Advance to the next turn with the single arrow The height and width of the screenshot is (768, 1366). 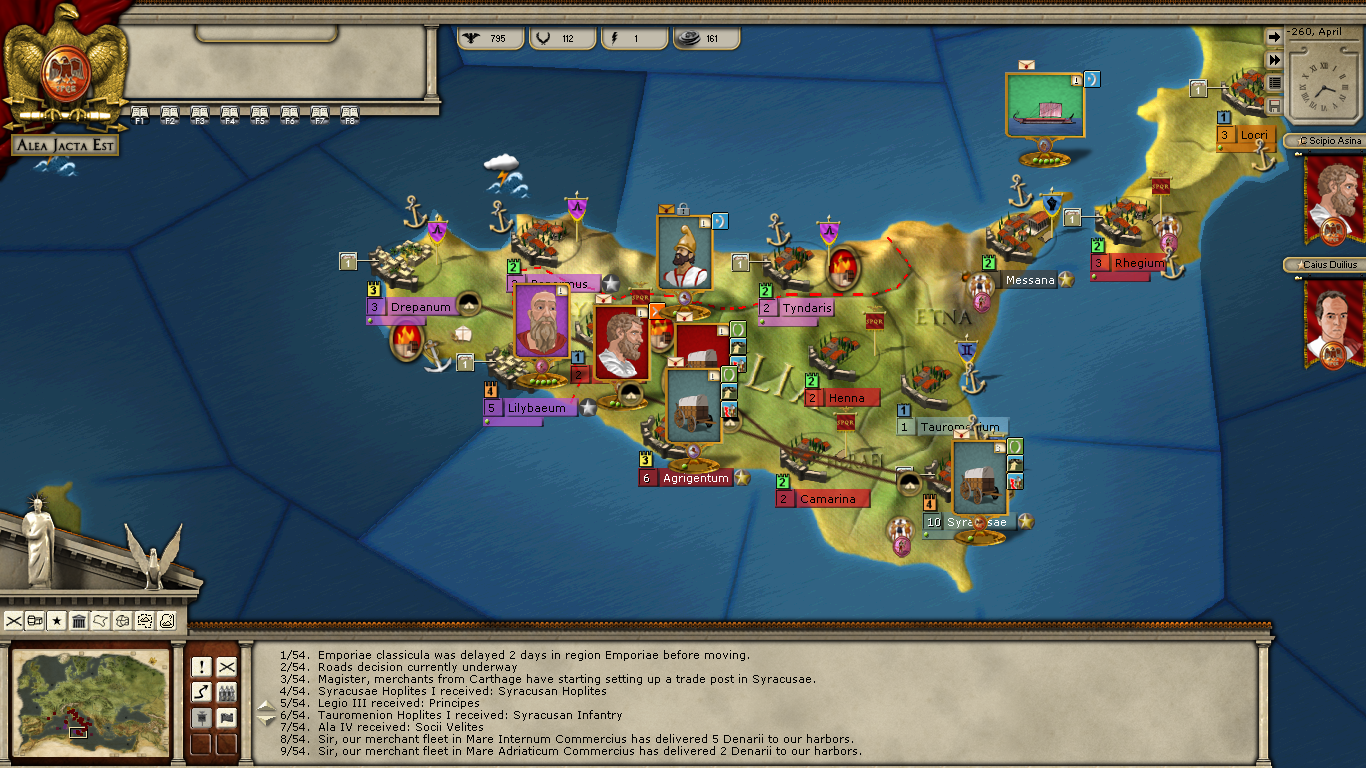coord(1274,37)
